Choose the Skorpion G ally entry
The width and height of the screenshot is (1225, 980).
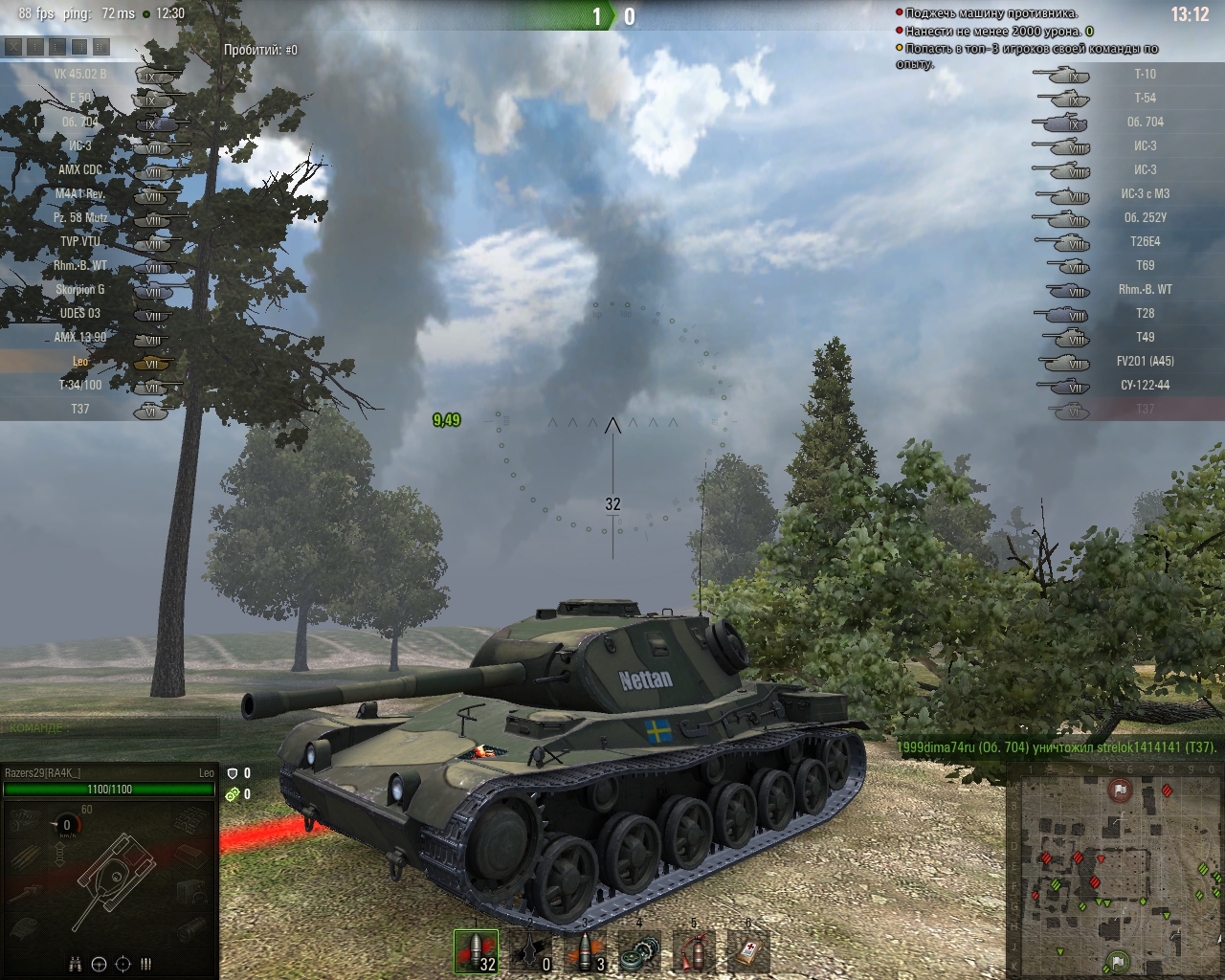81,289
